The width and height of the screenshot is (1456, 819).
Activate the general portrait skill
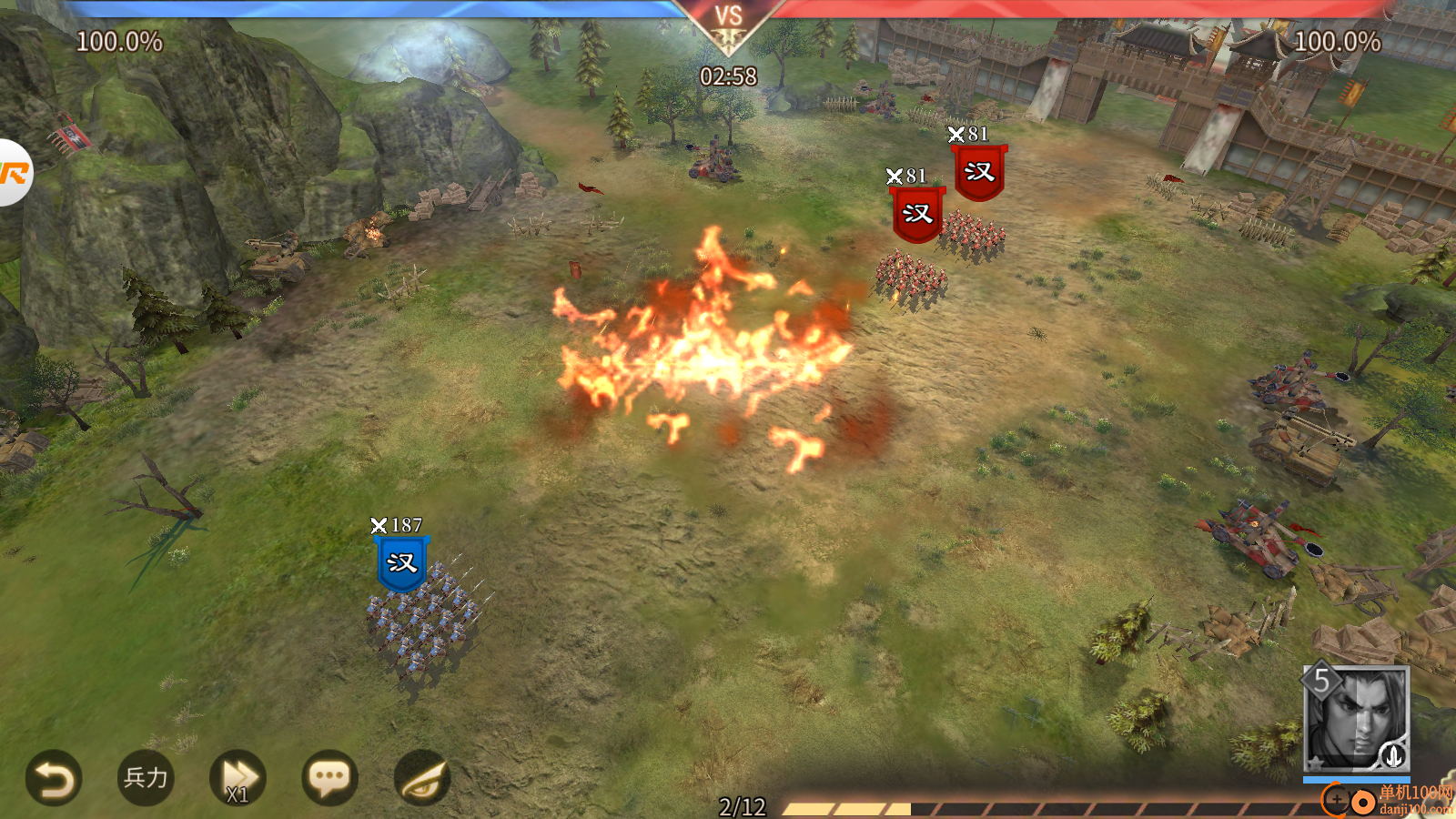coord(1356,720)
